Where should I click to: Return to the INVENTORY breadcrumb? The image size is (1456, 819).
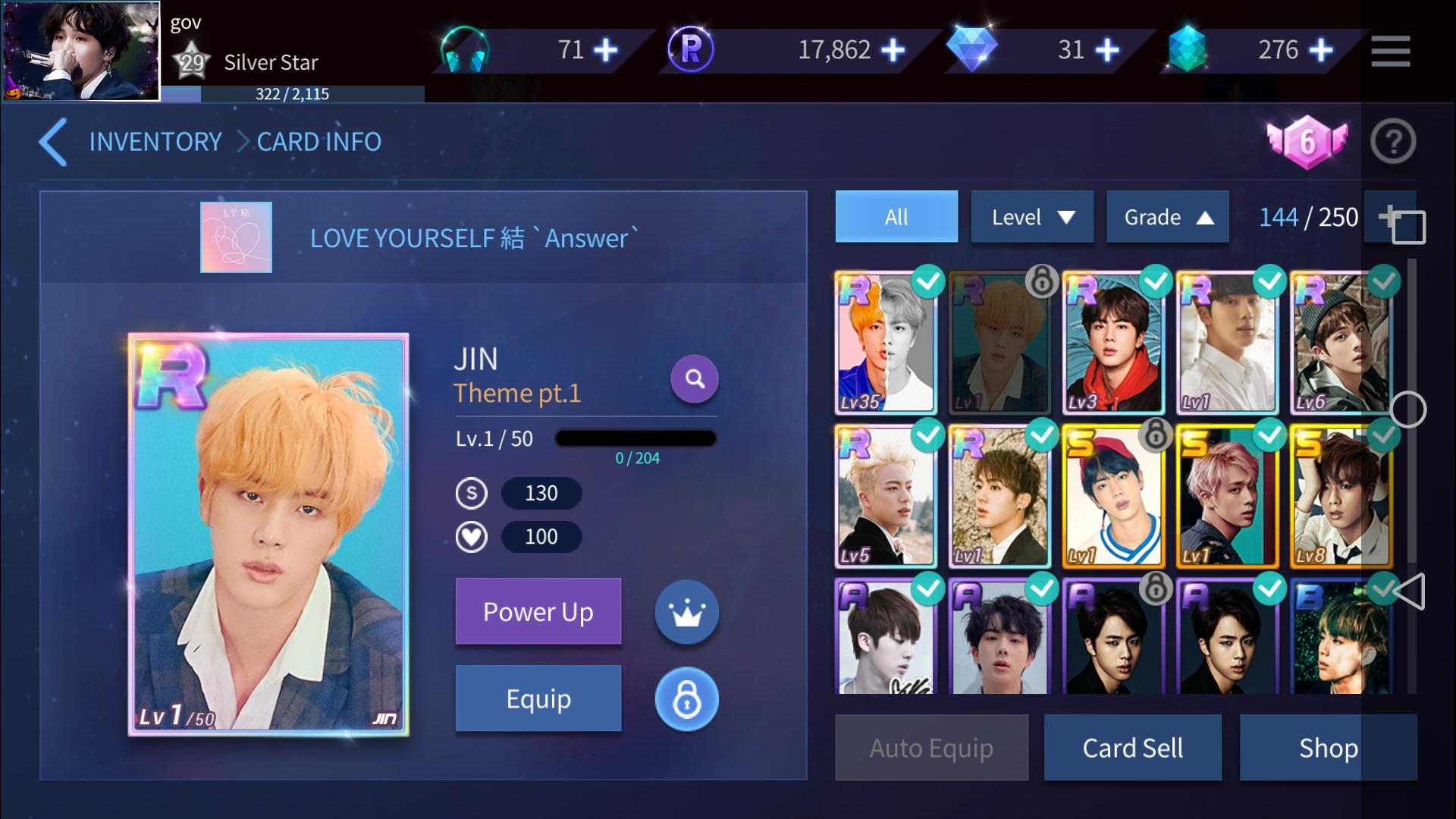[x=155, y=142]
